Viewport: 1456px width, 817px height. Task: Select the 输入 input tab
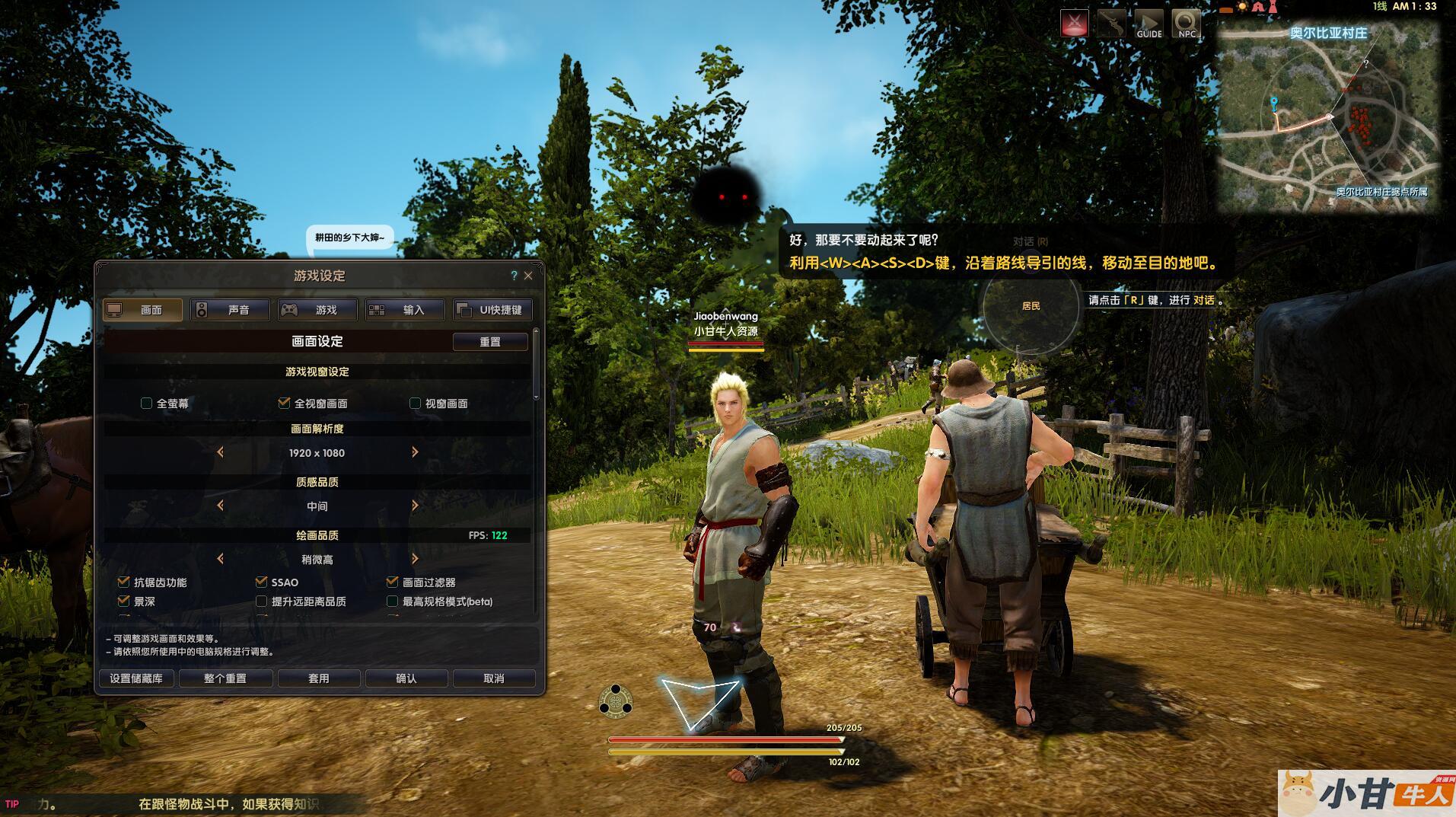pos(405,310)
